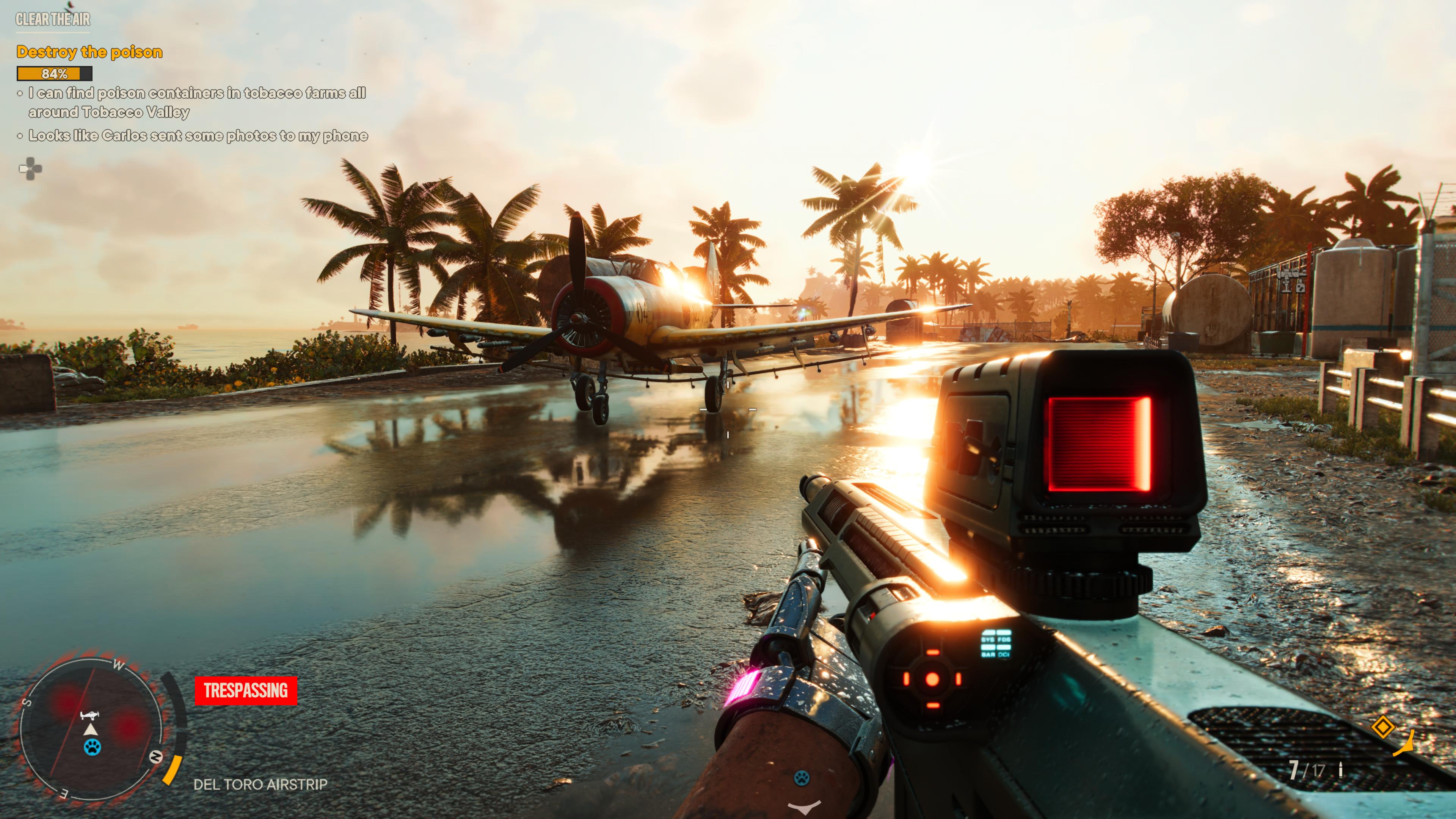Open the Destroy the poison objective
This screenshot has height=819, width=1456.
pyautogui.click(x=89, y=52)
